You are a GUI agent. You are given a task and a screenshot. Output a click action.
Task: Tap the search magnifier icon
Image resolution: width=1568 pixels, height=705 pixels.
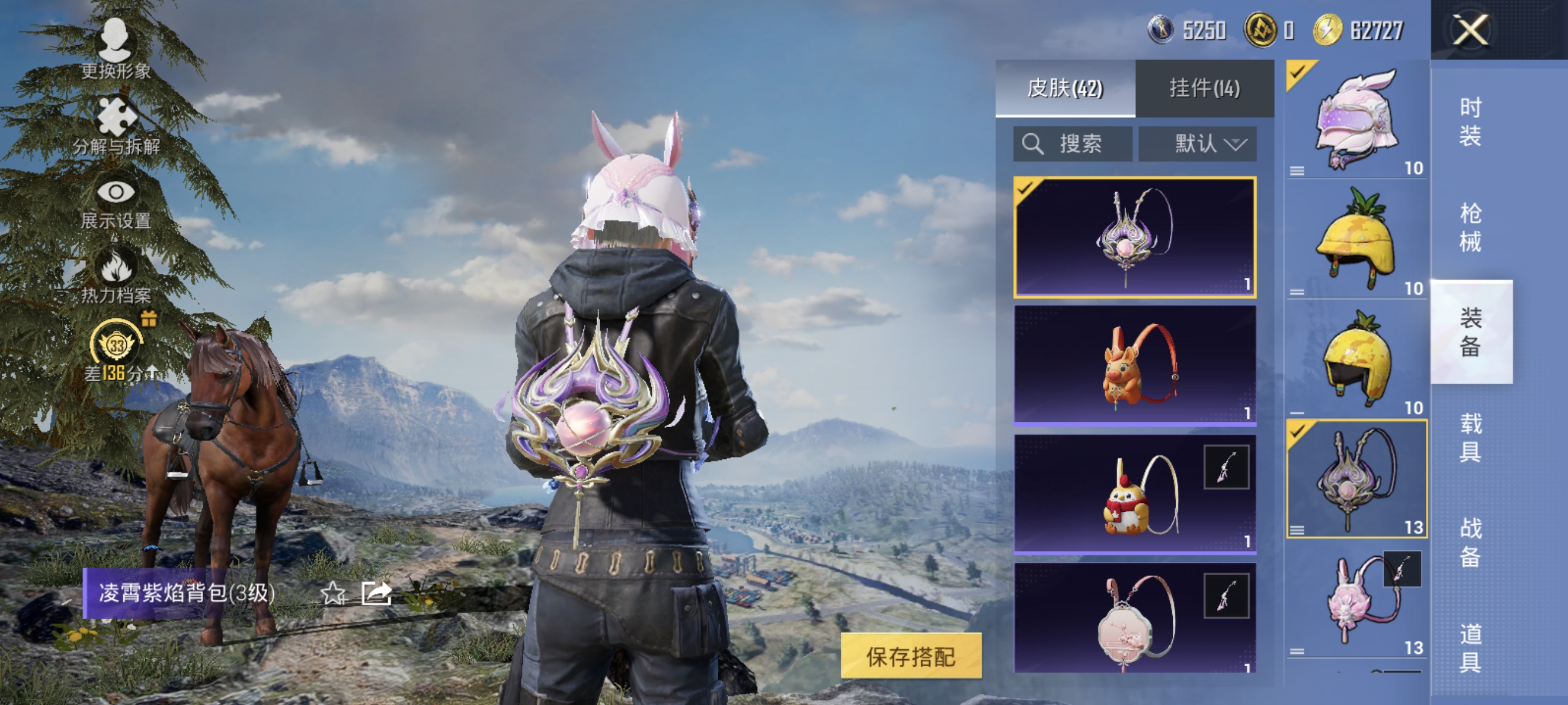1032,145
